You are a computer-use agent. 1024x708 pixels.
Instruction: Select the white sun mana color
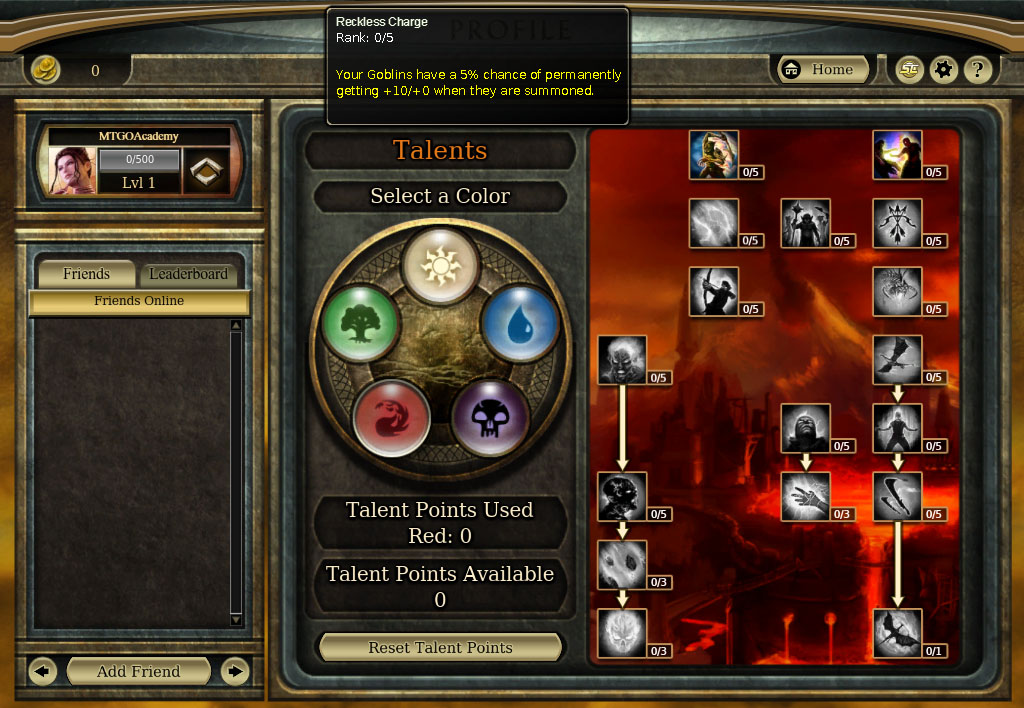click(x=440, y=264)
